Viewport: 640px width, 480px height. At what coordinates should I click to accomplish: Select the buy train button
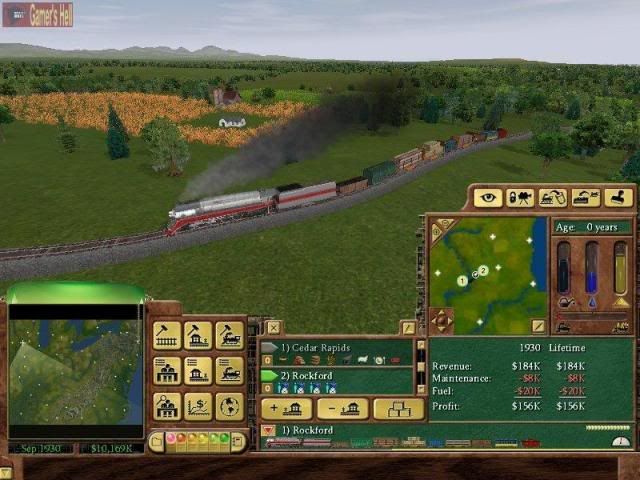click(230, 336)
